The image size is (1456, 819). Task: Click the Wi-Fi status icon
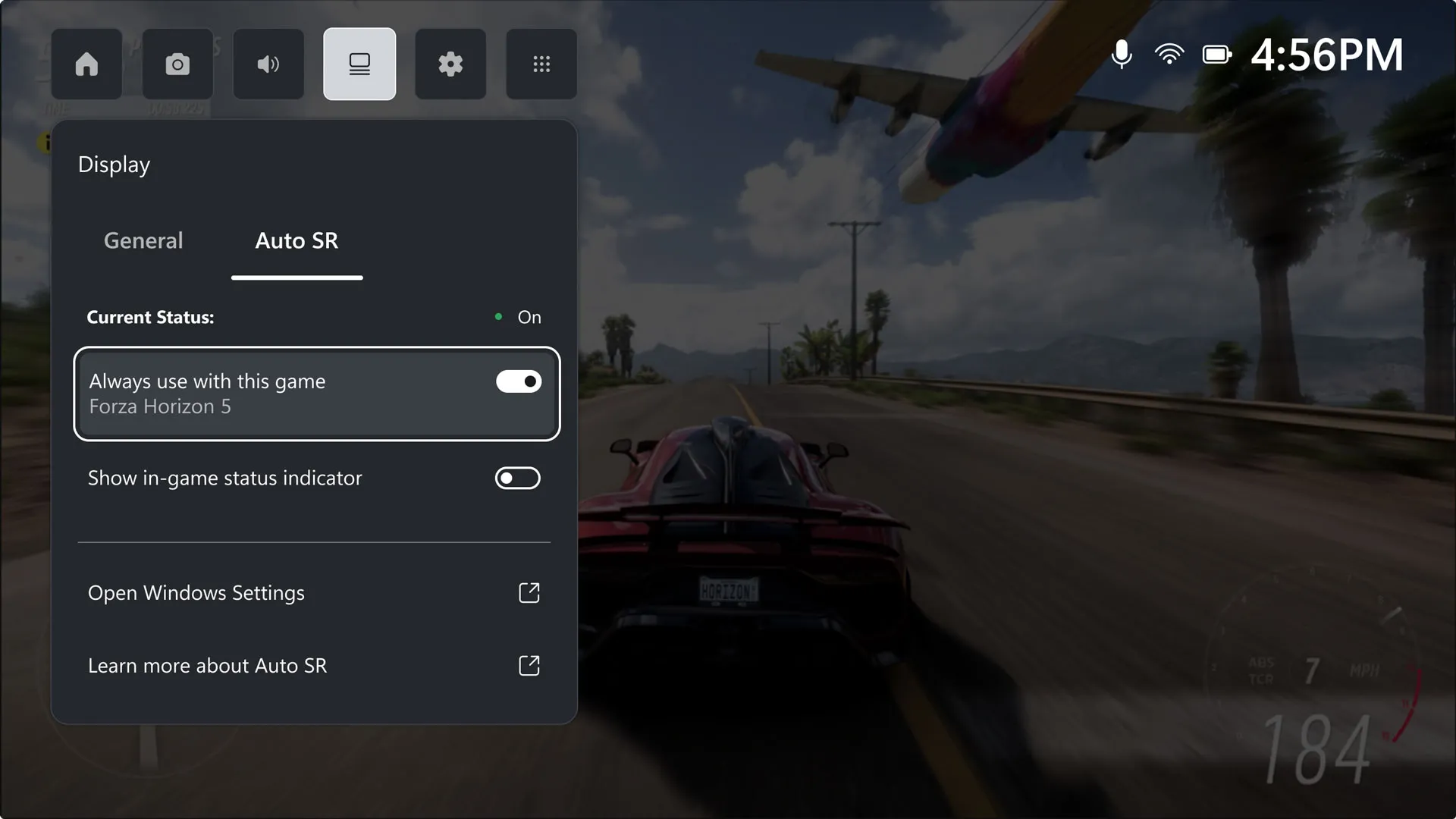[x=1169, y=54]
